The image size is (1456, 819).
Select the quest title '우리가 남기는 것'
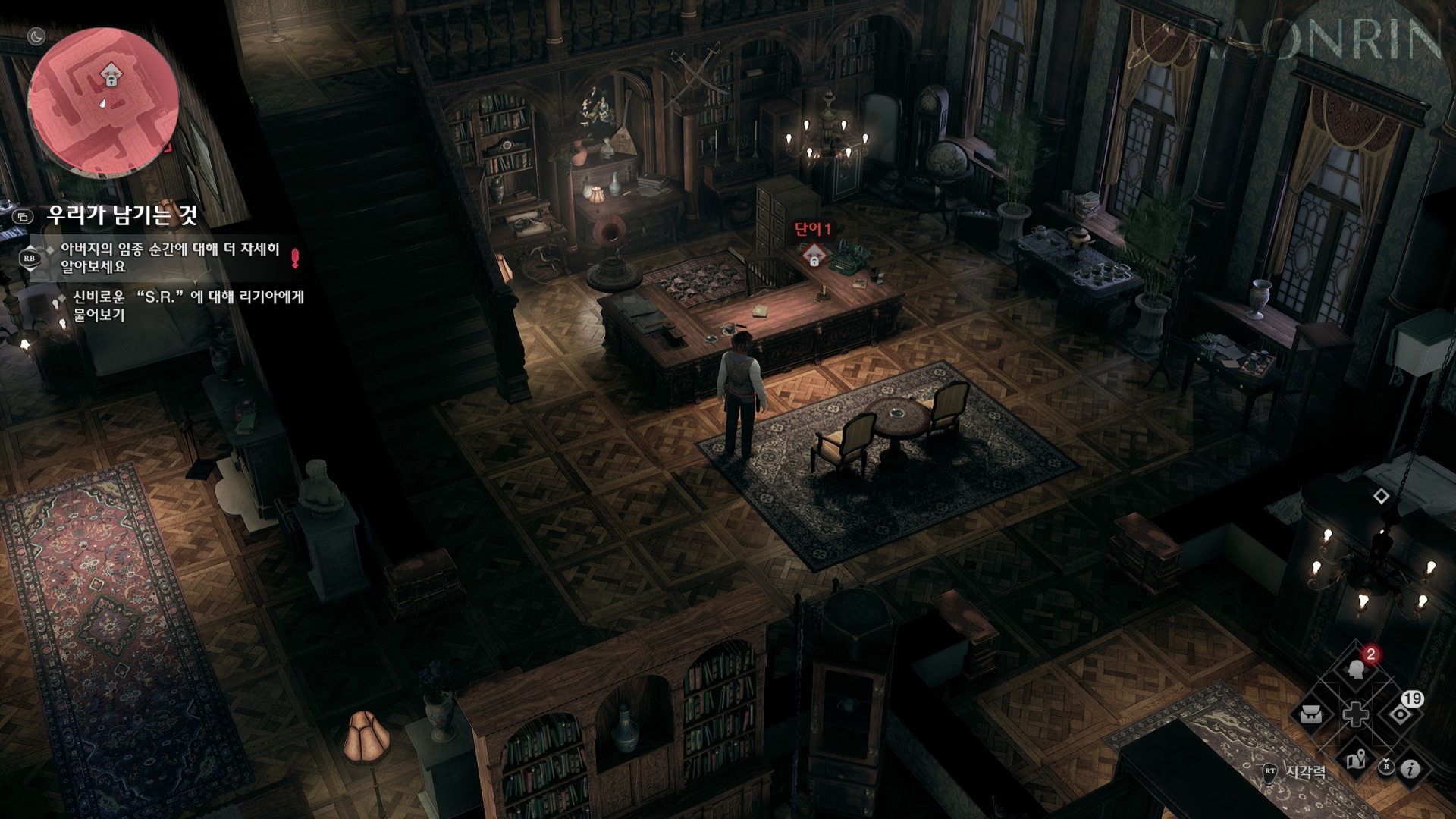pos(122,215)
